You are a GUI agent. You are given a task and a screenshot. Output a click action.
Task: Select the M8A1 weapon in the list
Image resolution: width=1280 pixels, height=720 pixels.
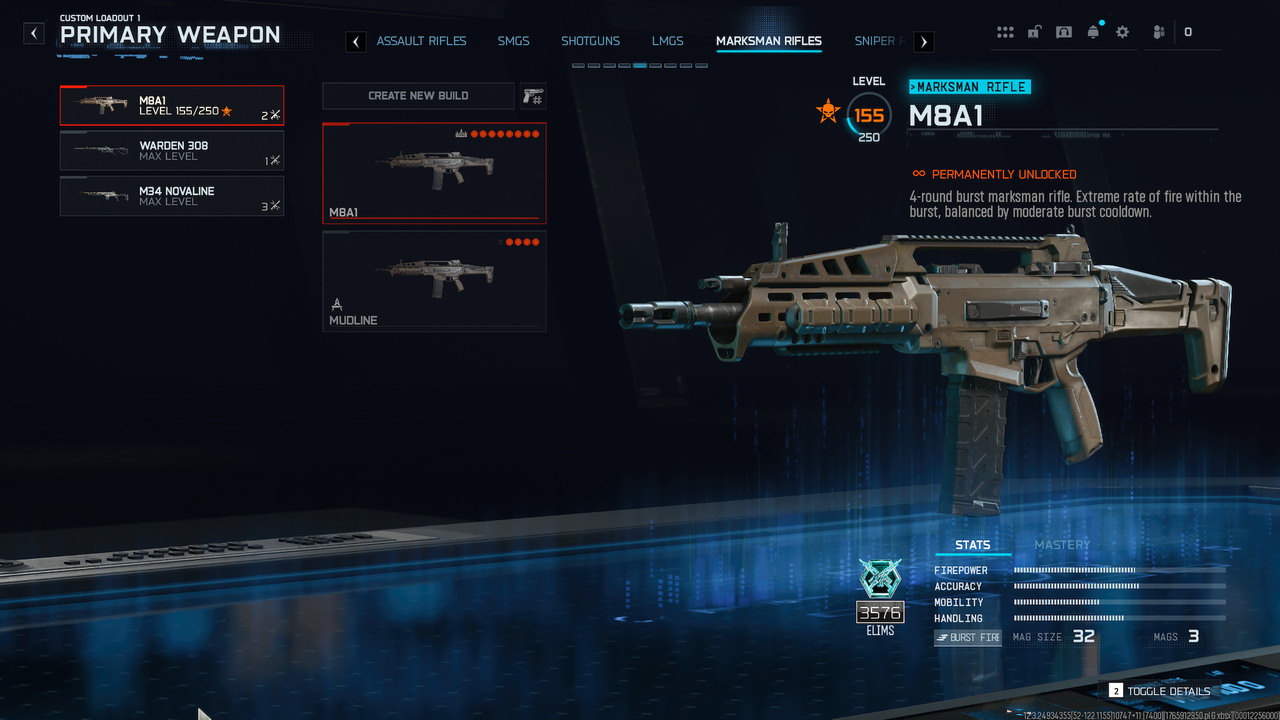(171, 106)
